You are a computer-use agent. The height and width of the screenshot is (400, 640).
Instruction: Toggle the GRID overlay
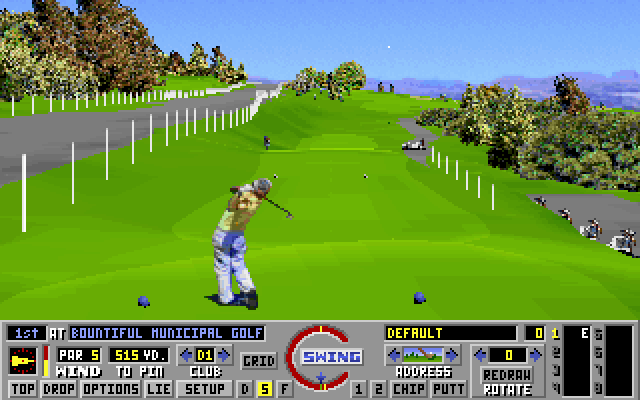click(x=259, y=360)
